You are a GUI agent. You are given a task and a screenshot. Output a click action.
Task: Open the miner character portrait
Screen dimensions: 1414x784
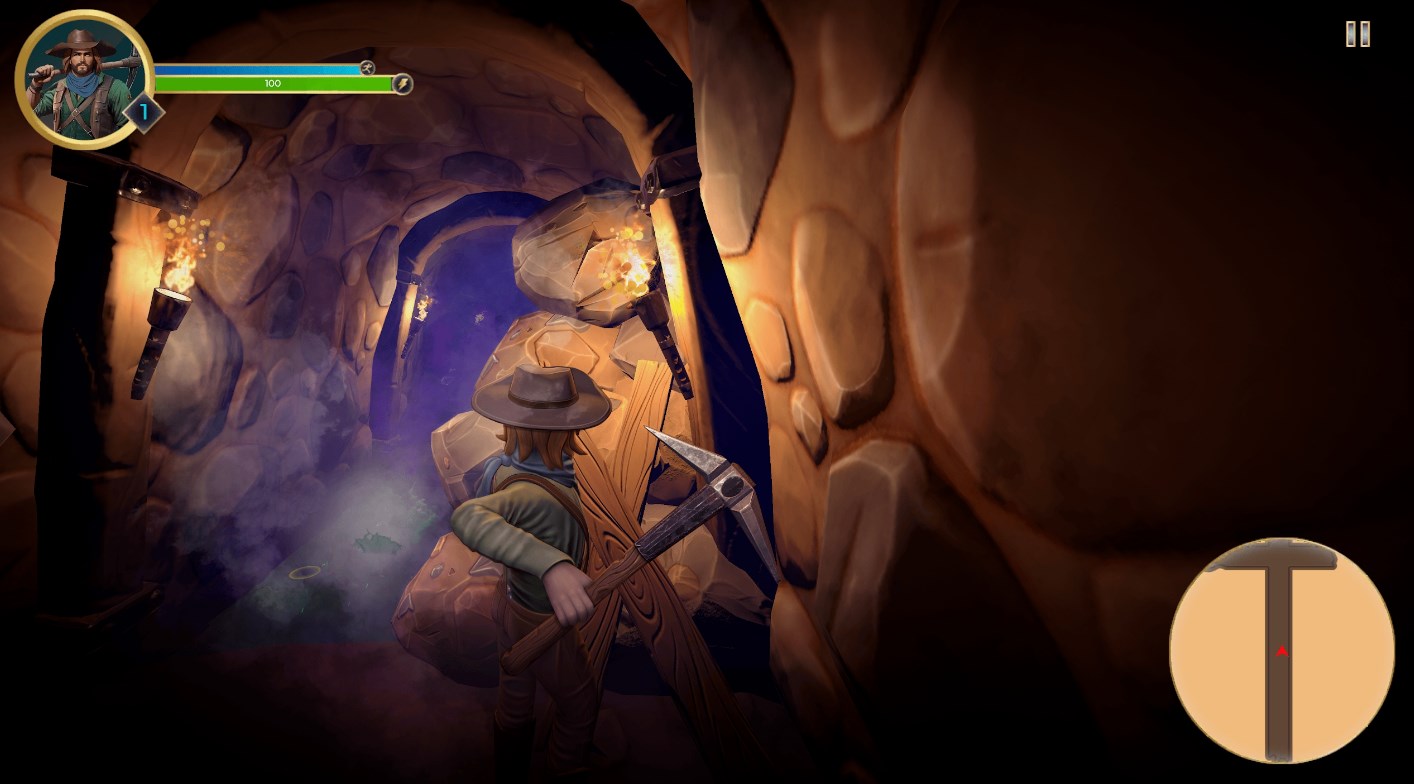tap(83, 79)
